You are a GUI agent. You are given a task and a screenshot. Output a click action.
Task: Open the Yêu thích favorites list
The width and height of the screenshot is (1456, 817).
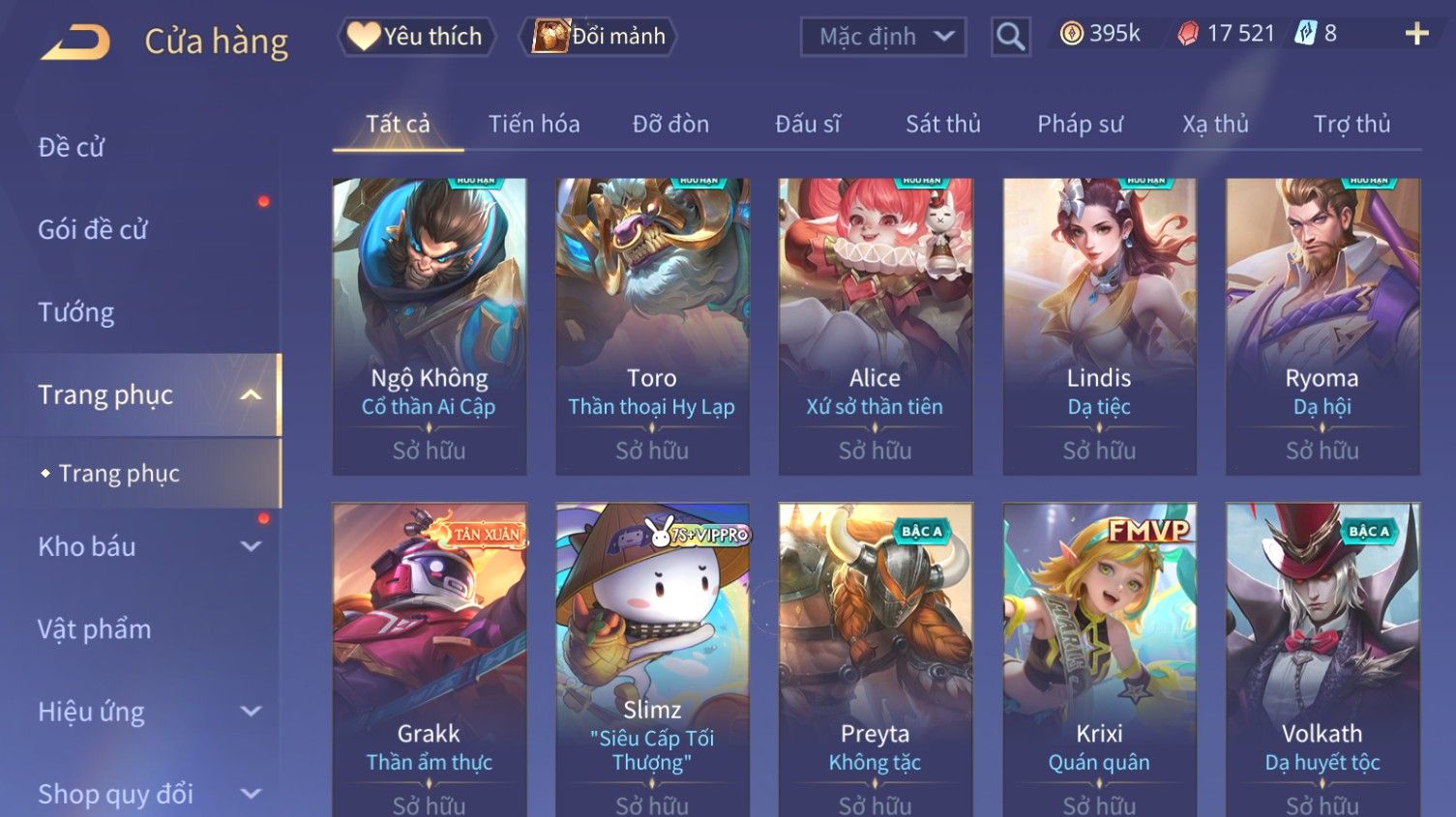pos(416,37)
